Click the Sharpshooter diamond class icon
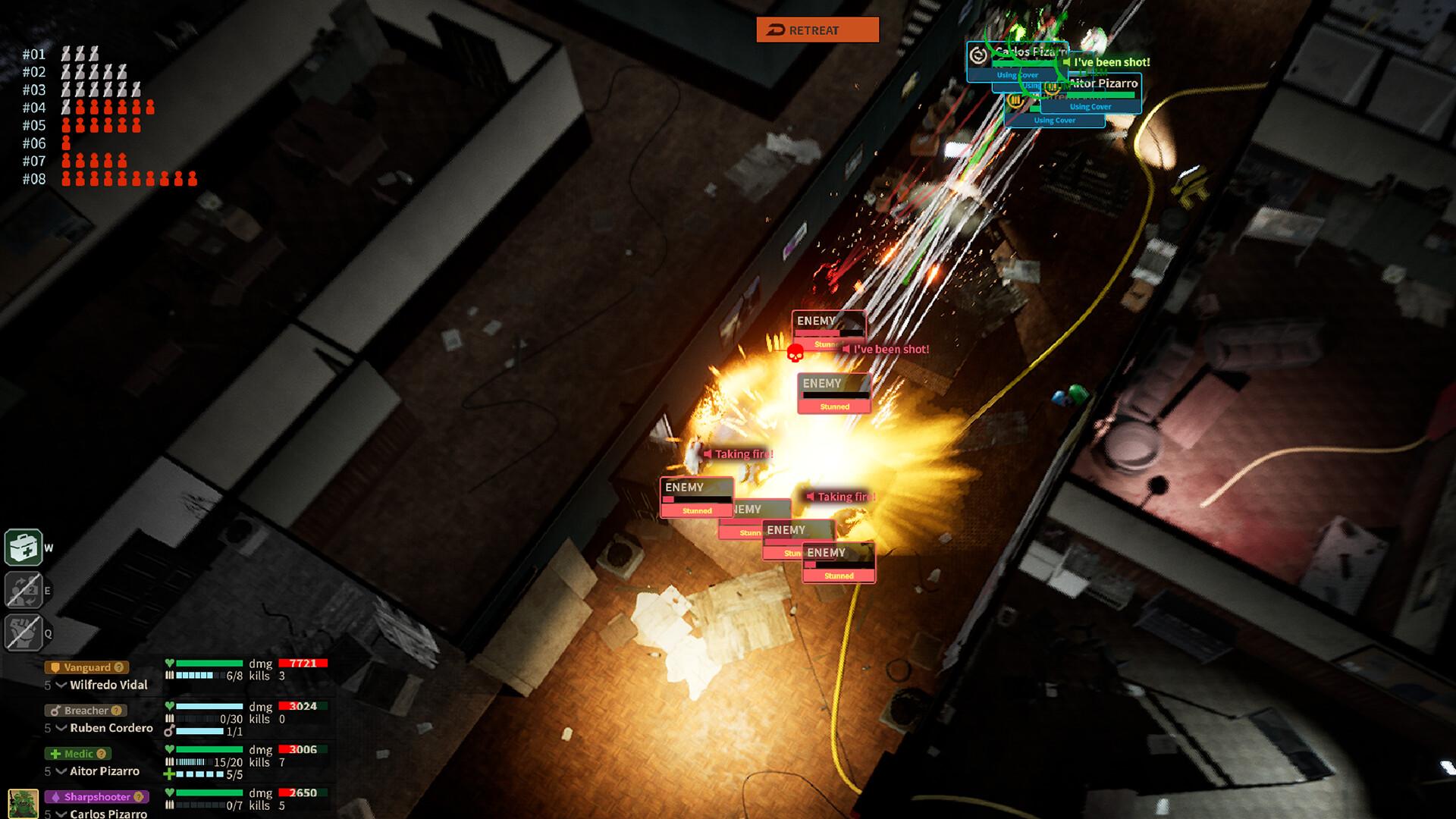1456x819 pixels. coord(56,797)
